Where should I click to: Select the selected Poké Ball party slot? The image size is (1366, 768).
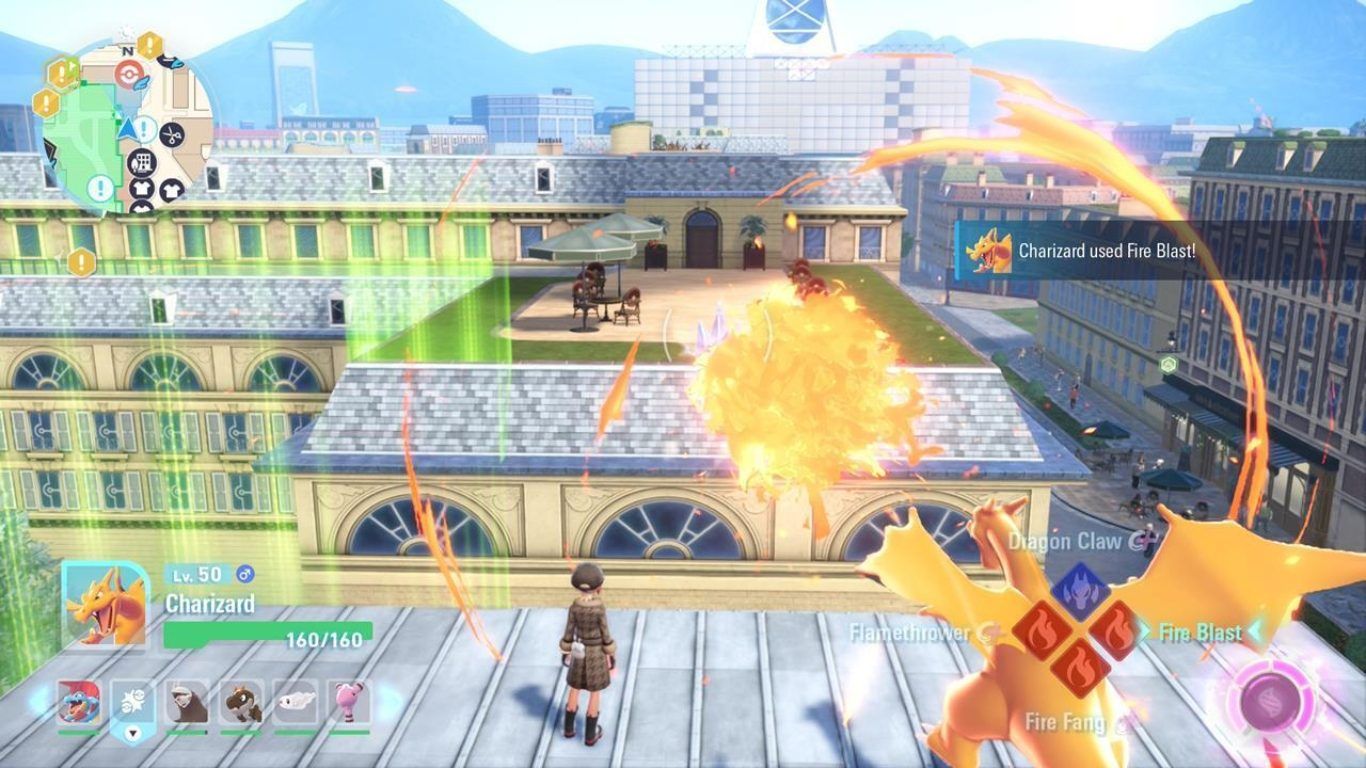point(132,703)
